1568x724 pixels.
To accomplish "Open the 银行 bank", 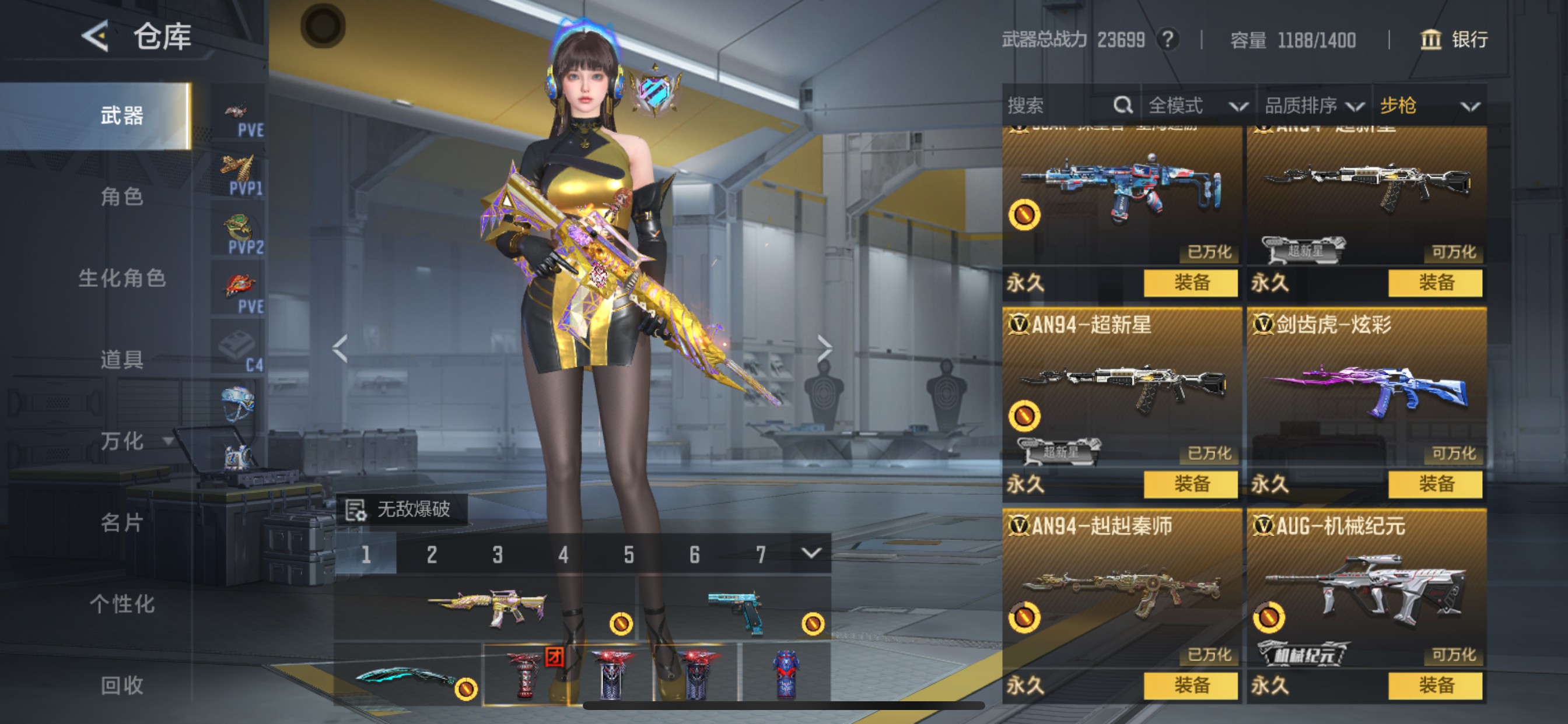I will (1454, 40).
